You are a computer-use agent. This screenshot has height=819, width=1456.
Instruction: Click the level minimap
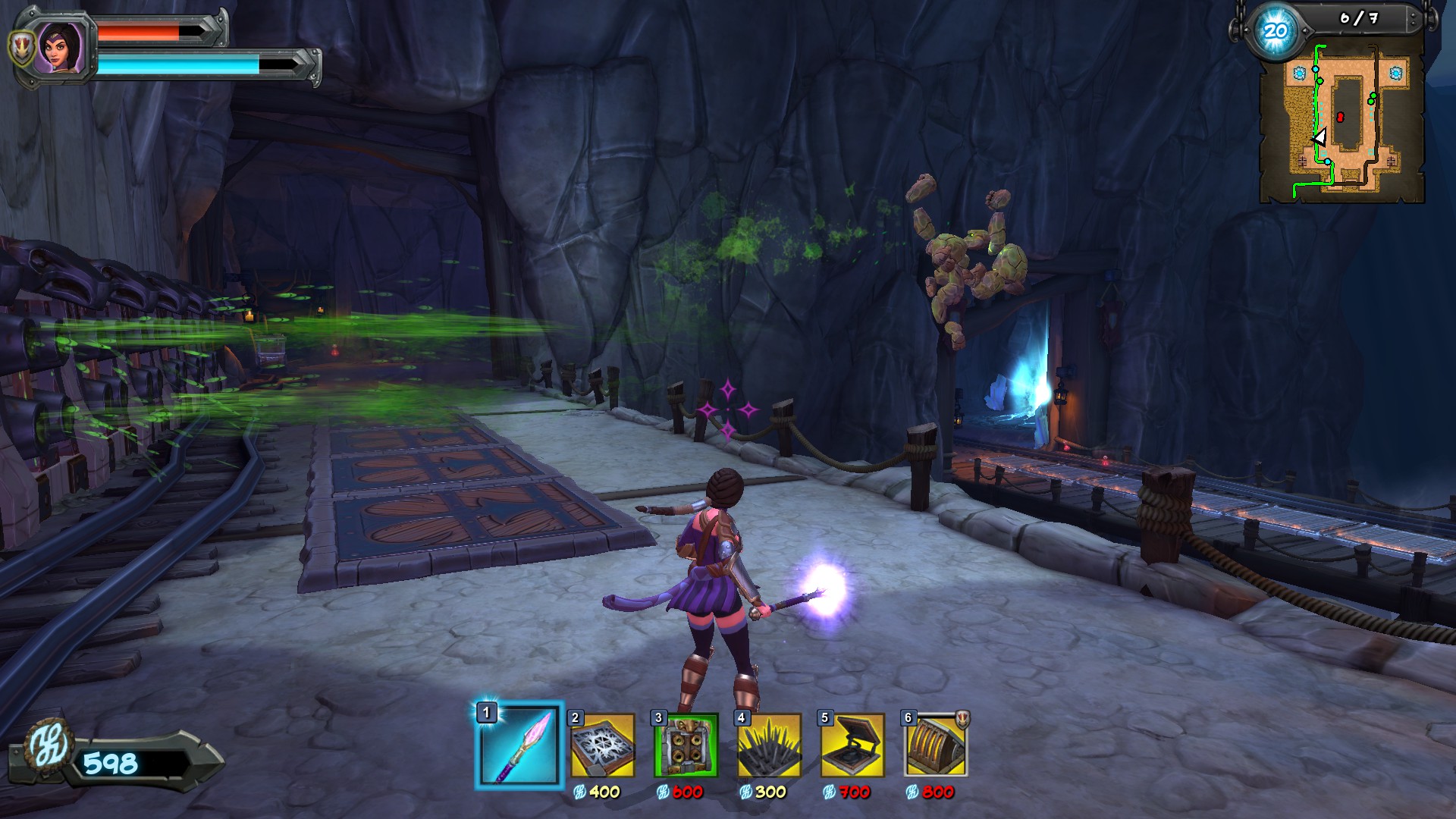(1341, 121)
